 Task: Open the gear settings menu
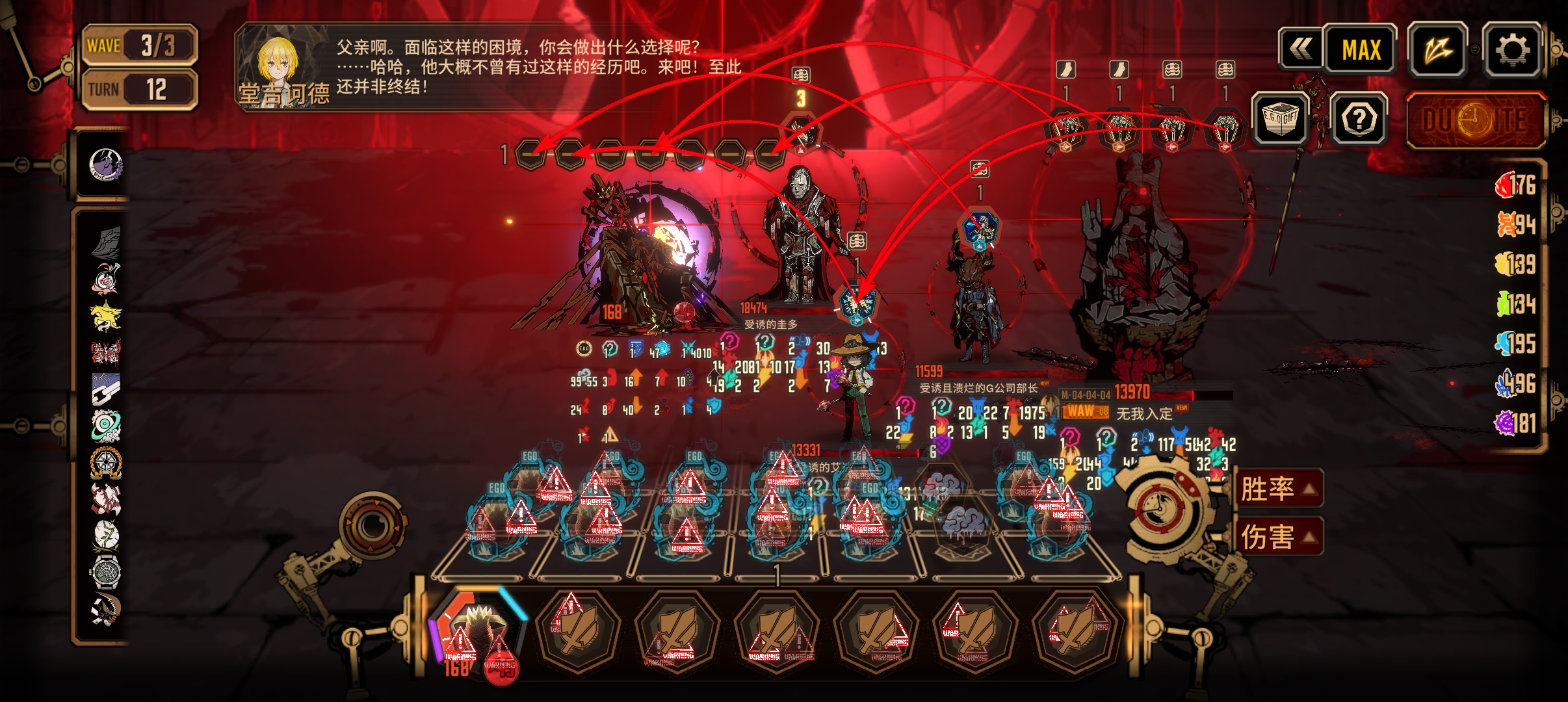1512,49
